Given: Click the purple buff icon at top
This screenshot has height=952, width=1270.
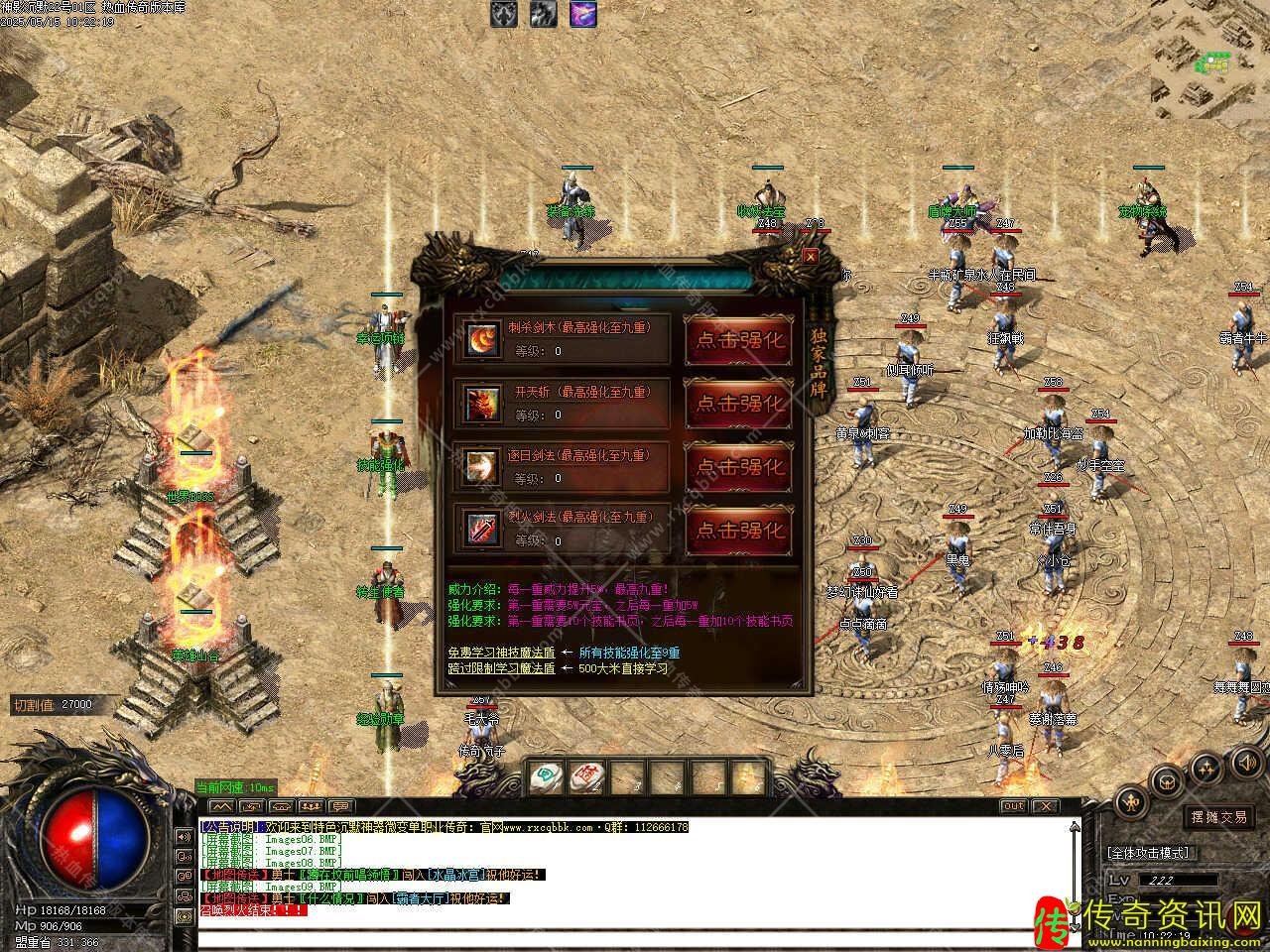Looking at the screenshot, I should point(582,14).
